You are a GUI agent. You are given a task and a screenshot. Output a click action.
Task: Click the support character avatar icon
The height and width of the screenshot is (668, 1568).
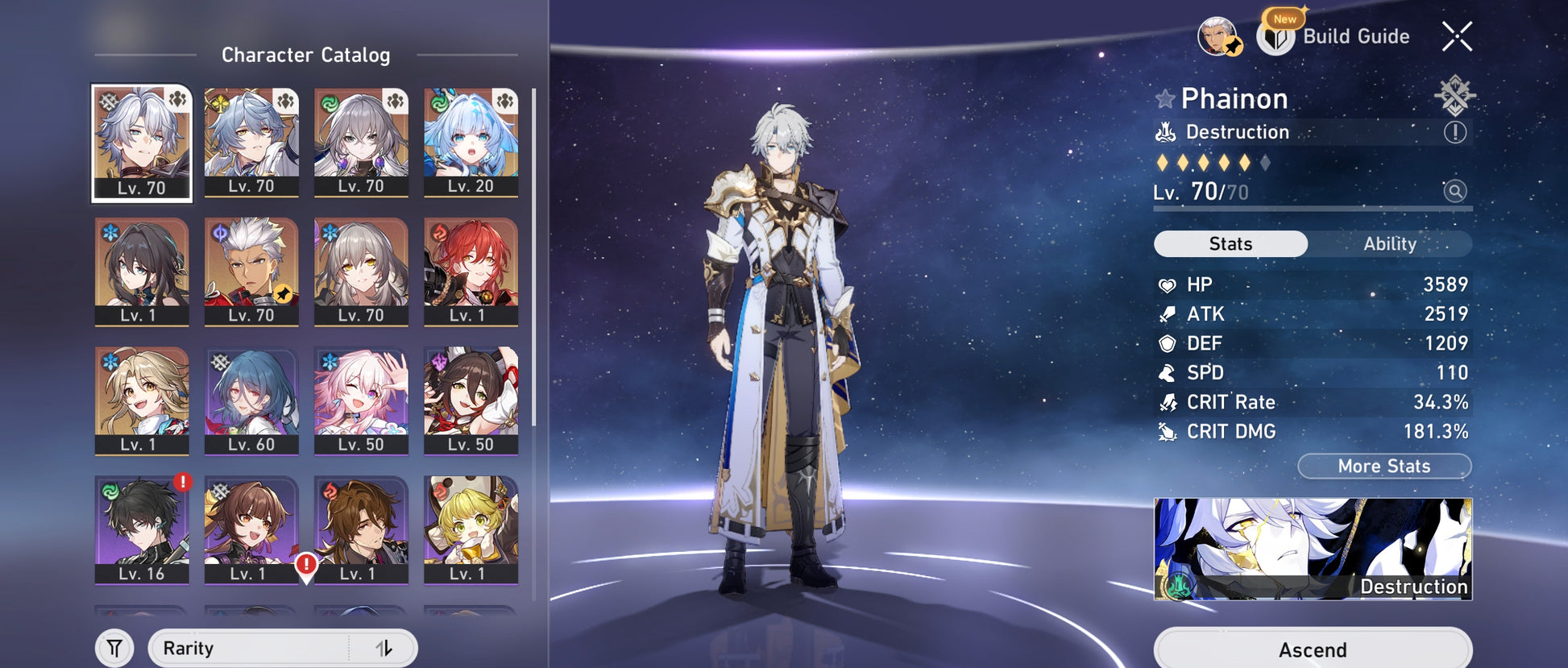click(1218, 36)
